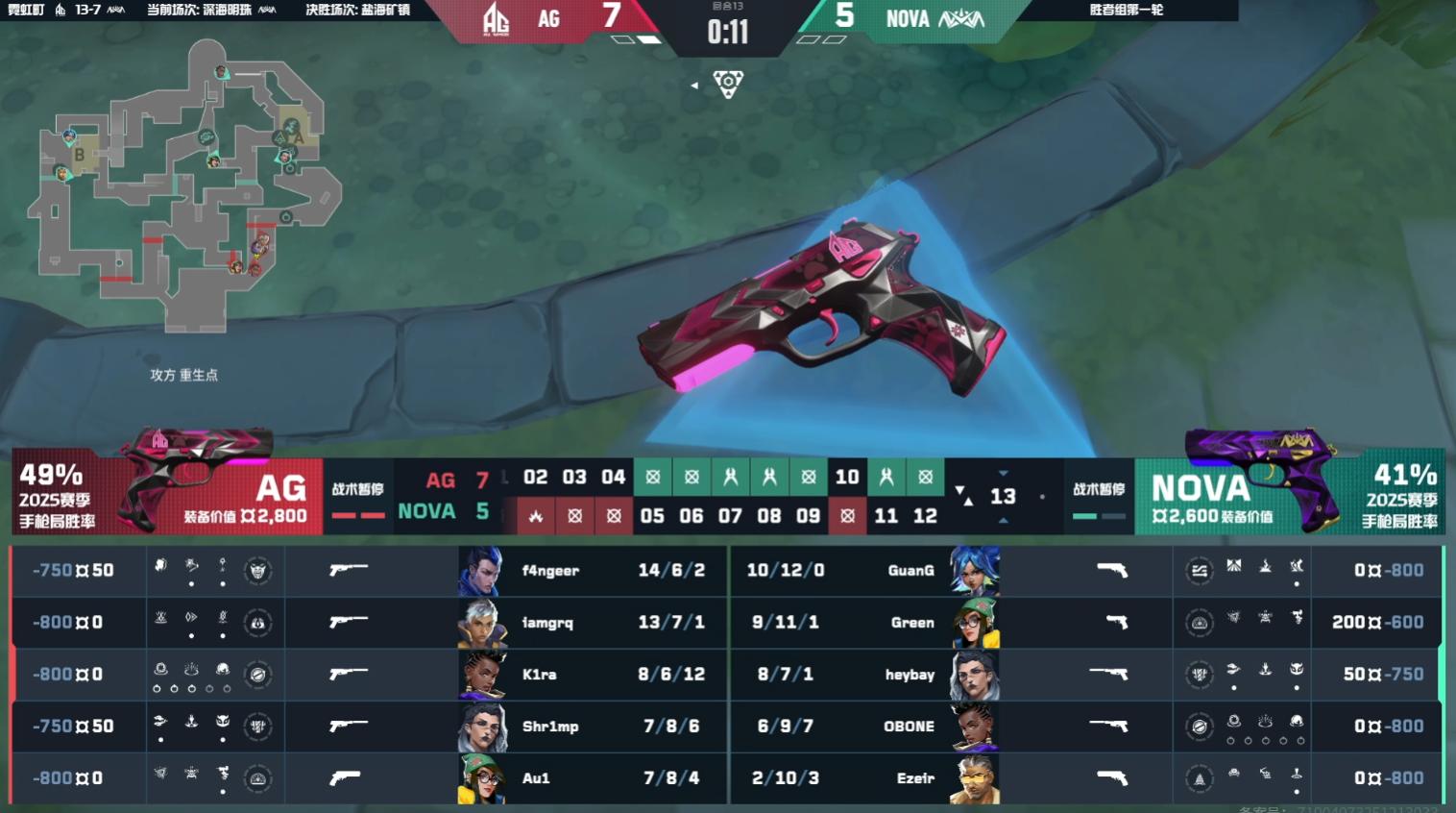Pick OBONE from the NOVA roster

pos(909,727)
